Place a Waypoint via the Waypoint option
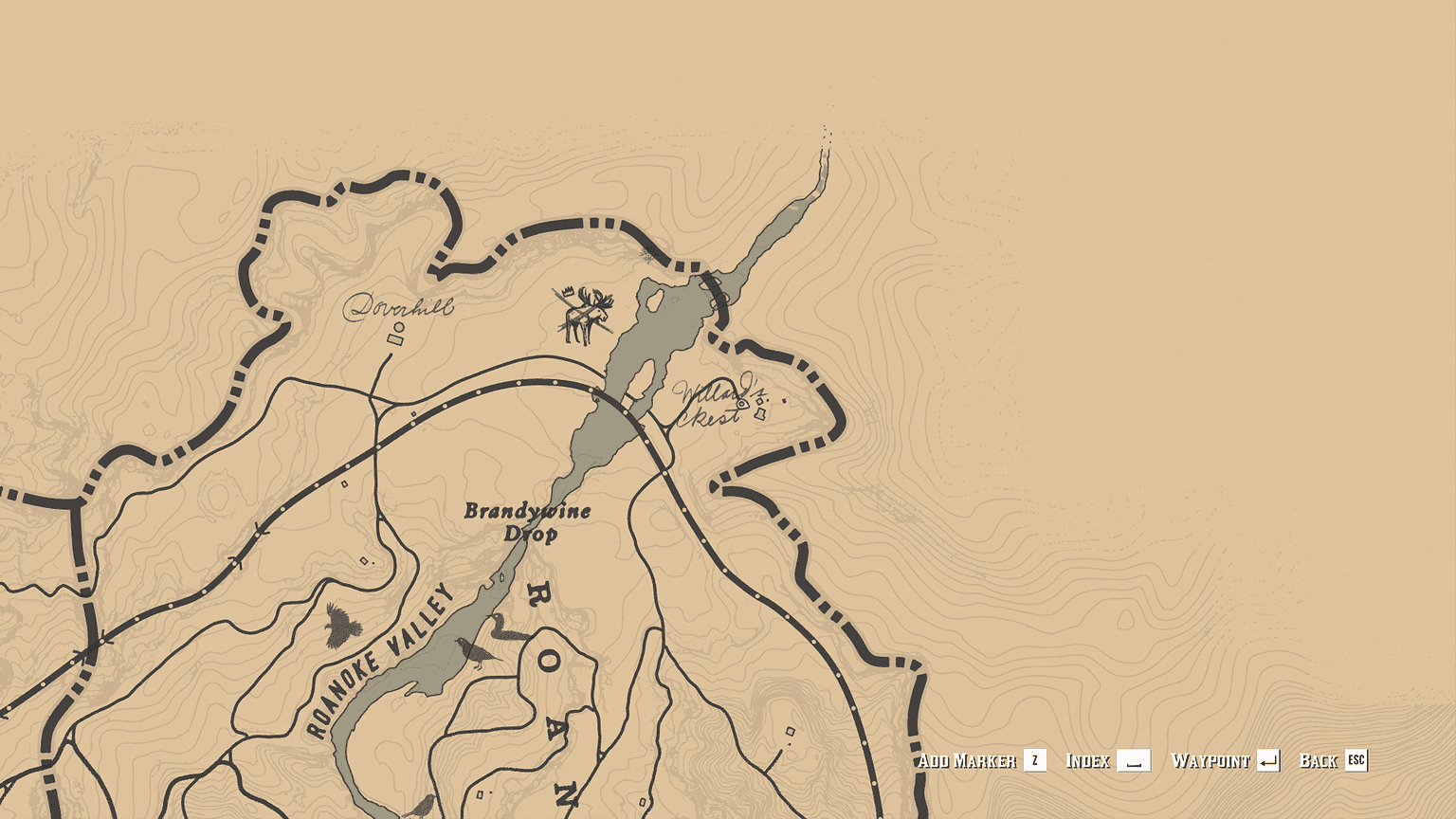This screenshot has width=1456, height=819. click(1211, 759)
